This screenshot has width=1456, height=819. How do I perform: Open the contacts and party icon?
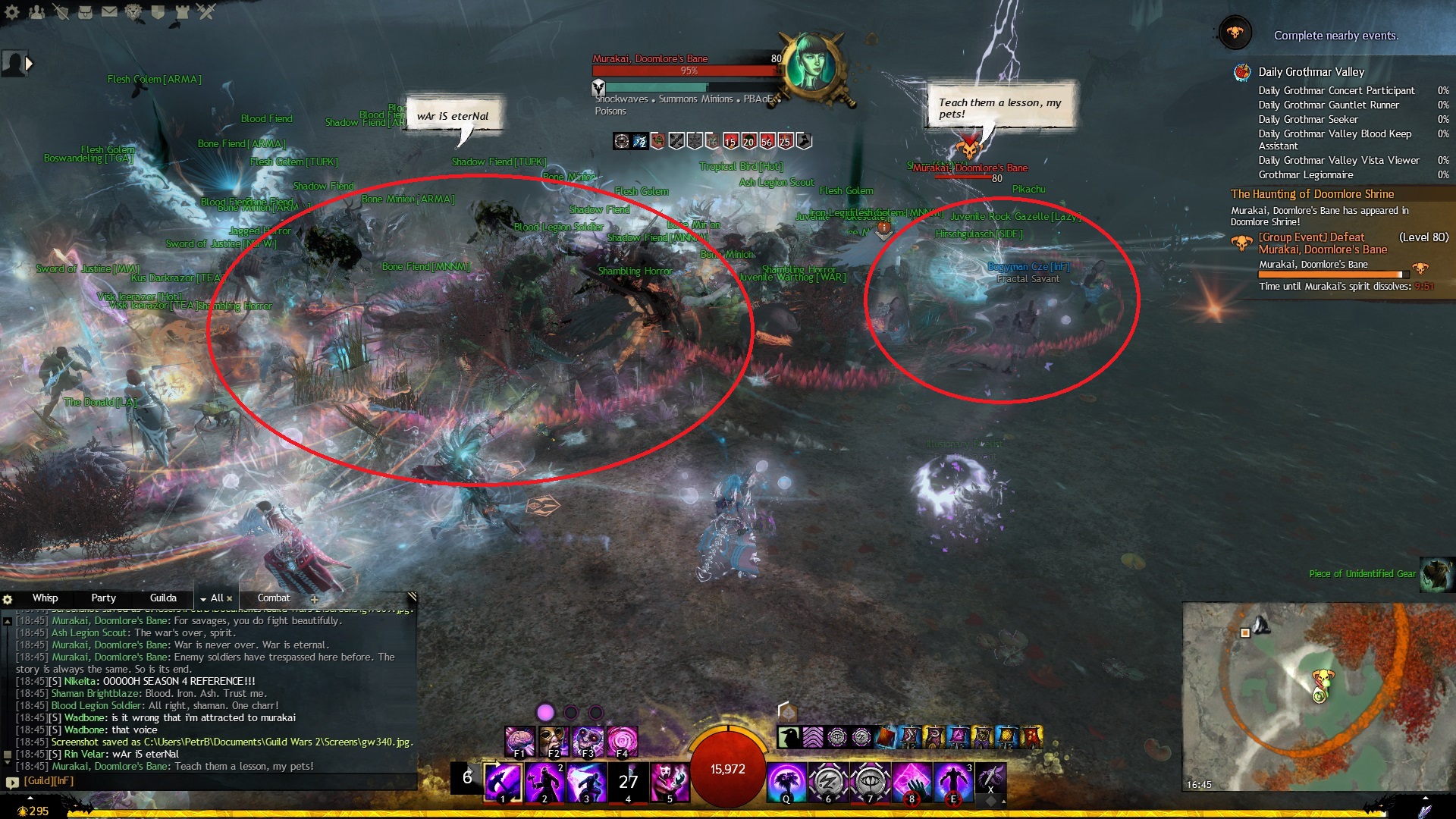point(36,12)
